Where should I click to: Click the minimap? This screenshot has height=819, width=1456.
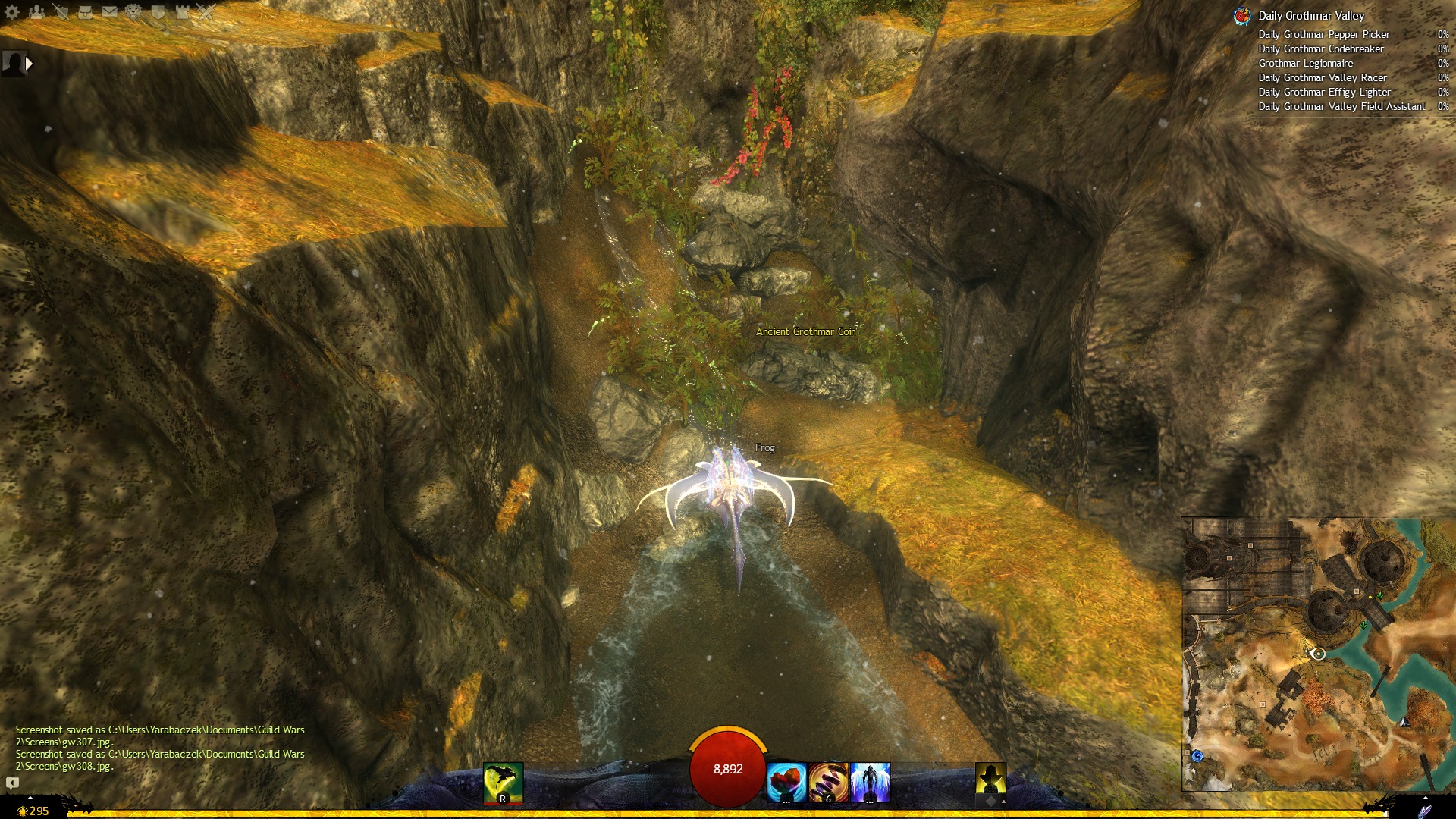(1318, 654)
